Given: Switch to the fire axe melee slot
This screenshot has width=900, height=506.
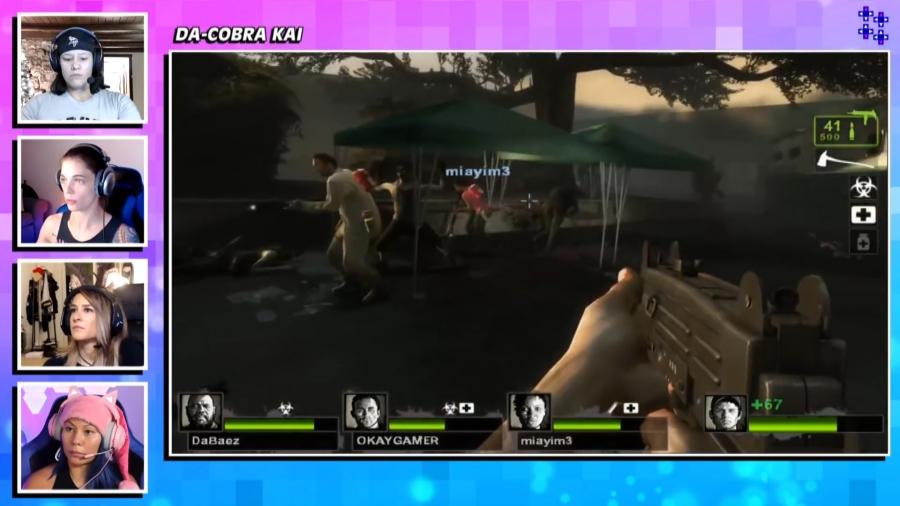Looking at the screenshot, I should pos(850,158).
